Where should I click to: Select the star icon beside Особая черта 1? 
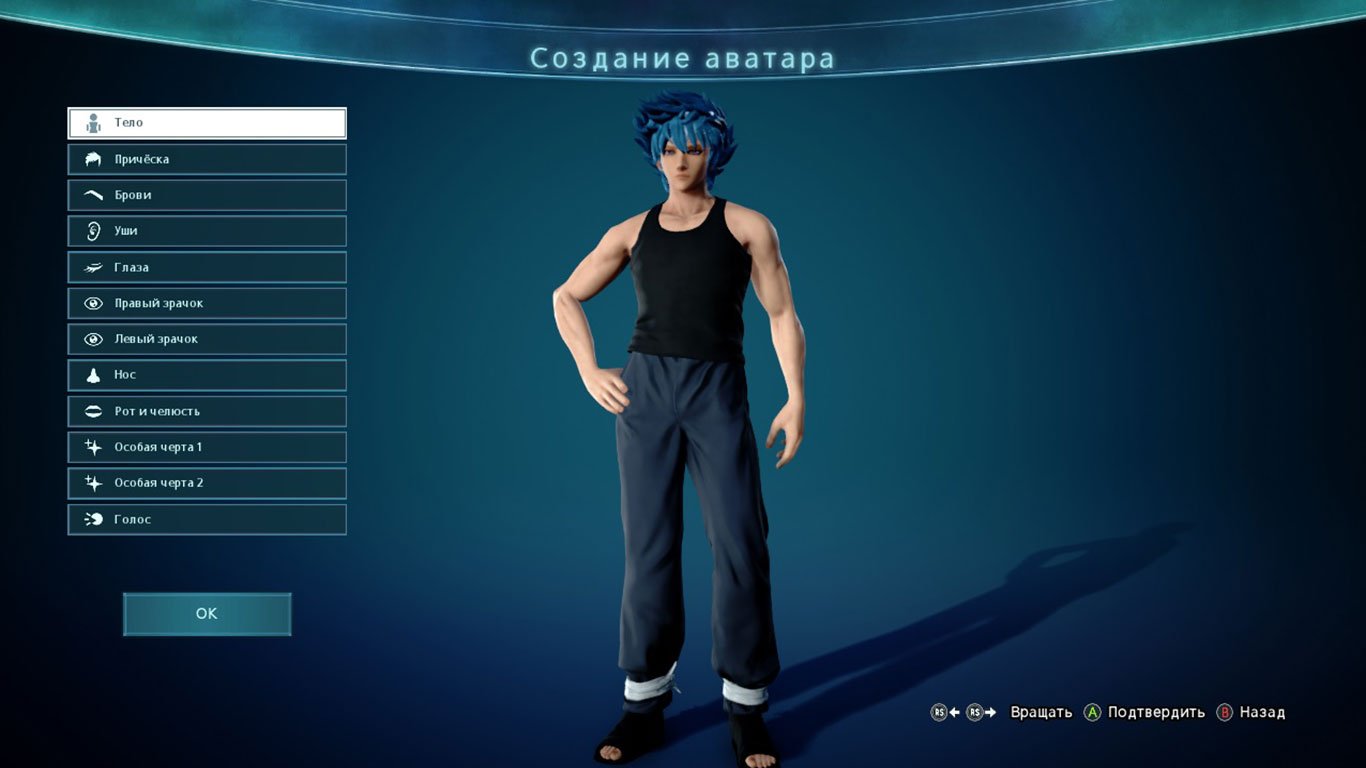pyautogui.click(x=93, y=446)
